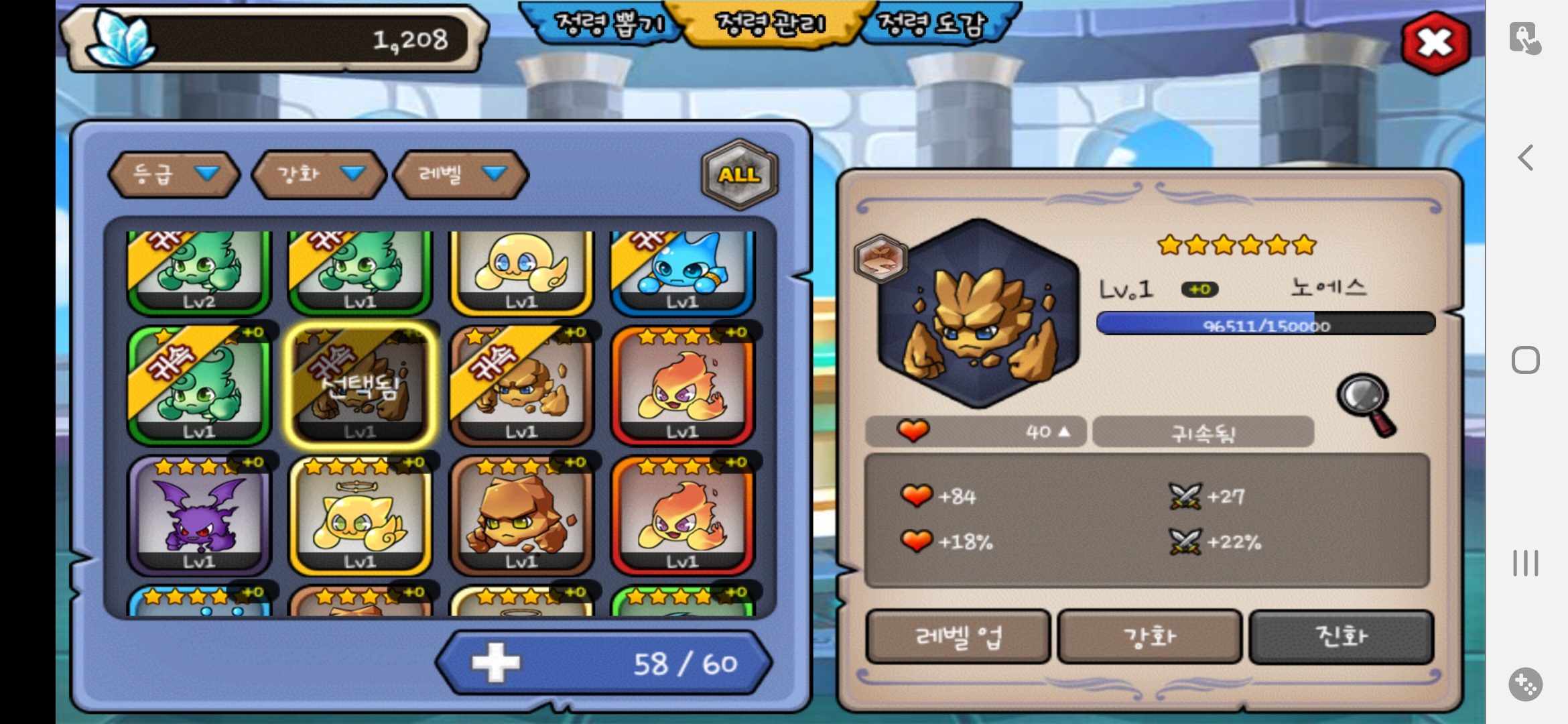Choose the selected 선택됨 rock spirit tile
Image resolution: width=1568 pixels, height=724 pixels.
pyautogui.click(x=360, y=386)
